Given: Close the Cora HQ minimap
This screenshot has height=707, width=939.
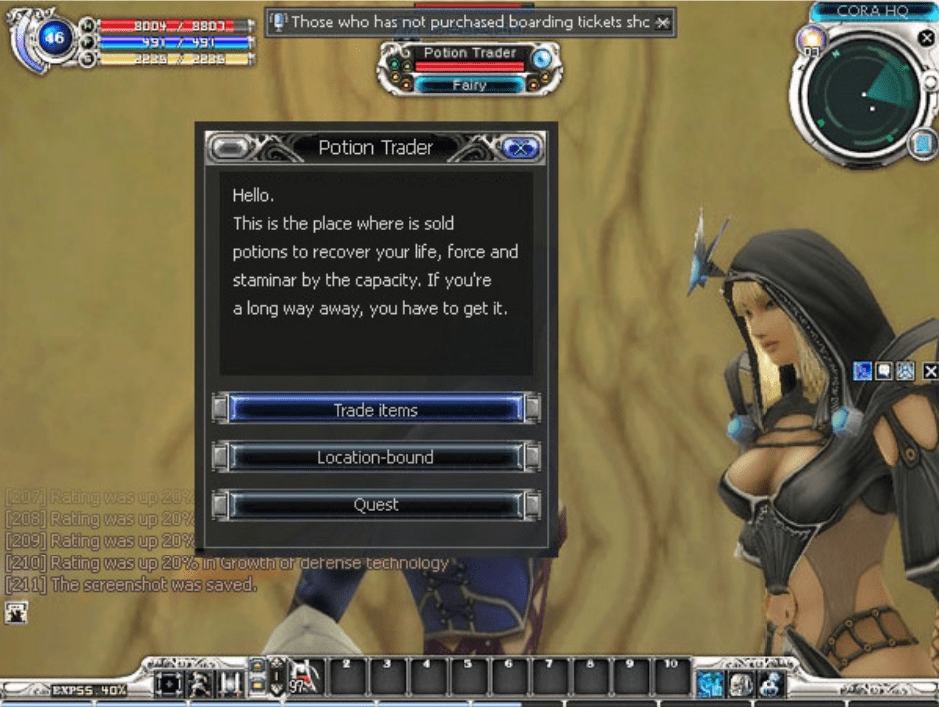Looking at the screenshot, I should (925, 38).
